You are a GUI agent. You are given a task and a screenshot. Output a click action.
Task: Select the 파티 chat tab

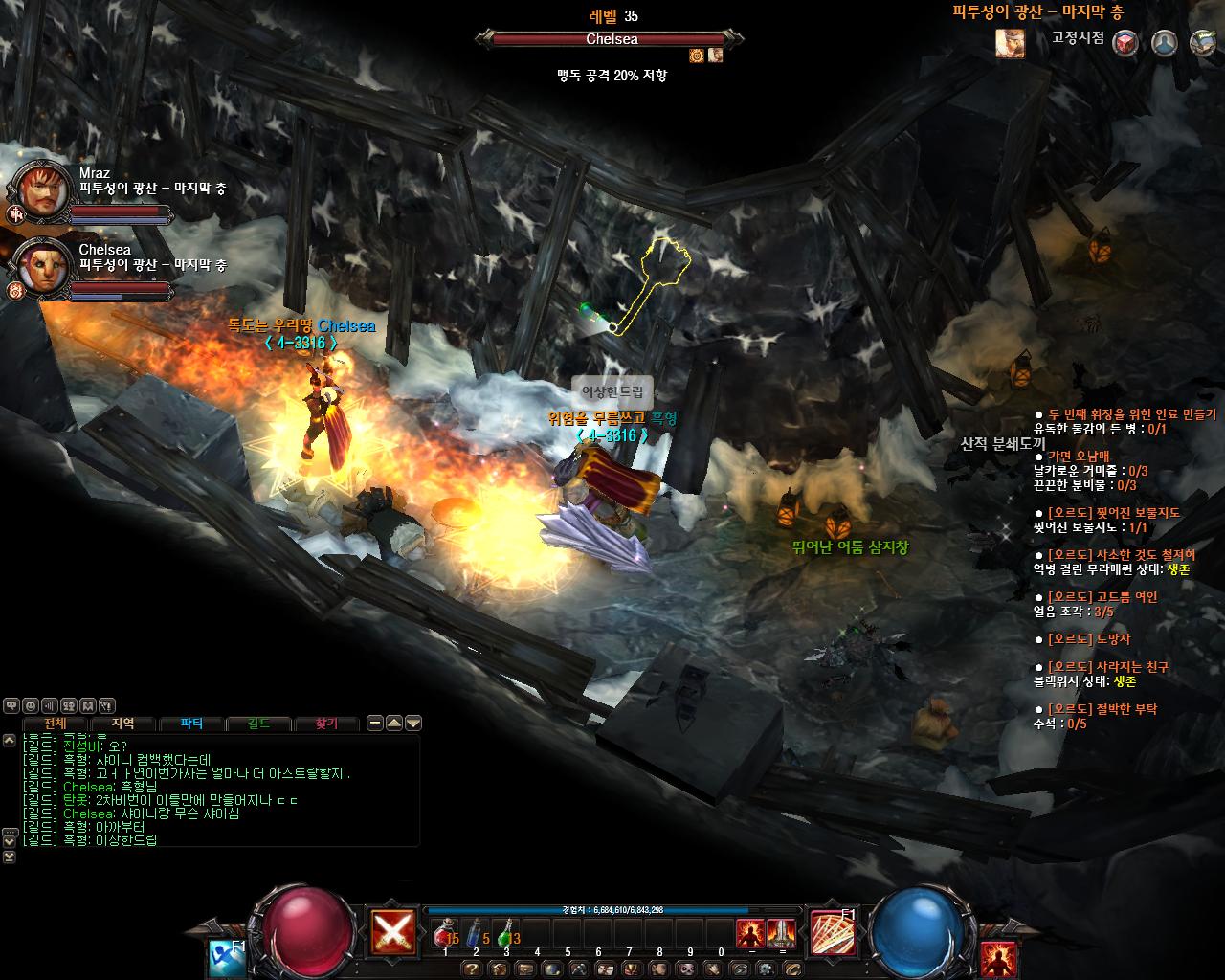tap(191, 724)
